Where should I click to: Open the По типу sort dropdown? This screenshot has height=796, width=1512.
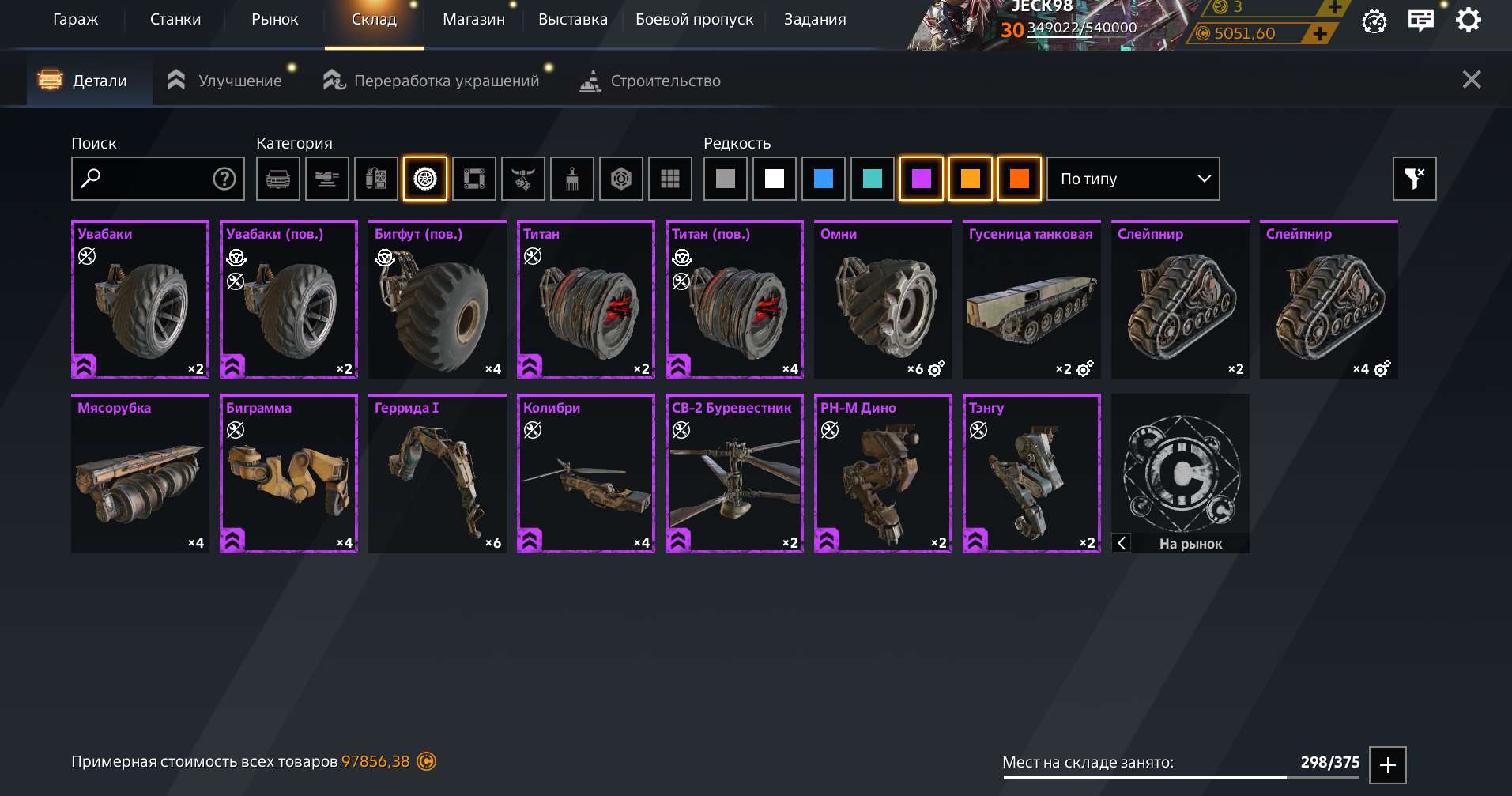1133,179
